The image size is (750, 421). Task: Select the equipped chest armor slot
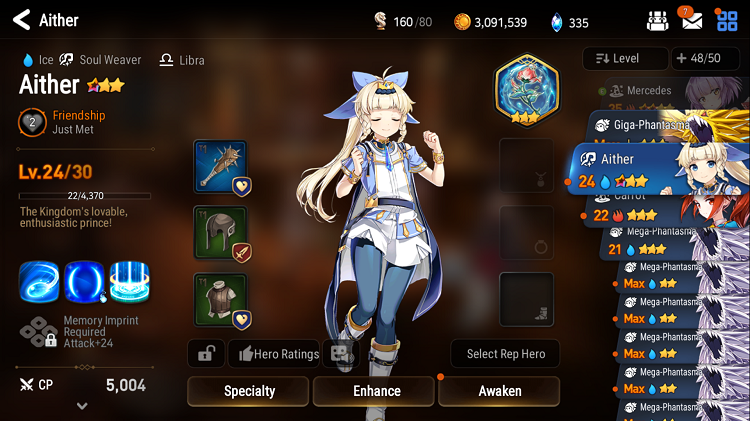point(220,300)
